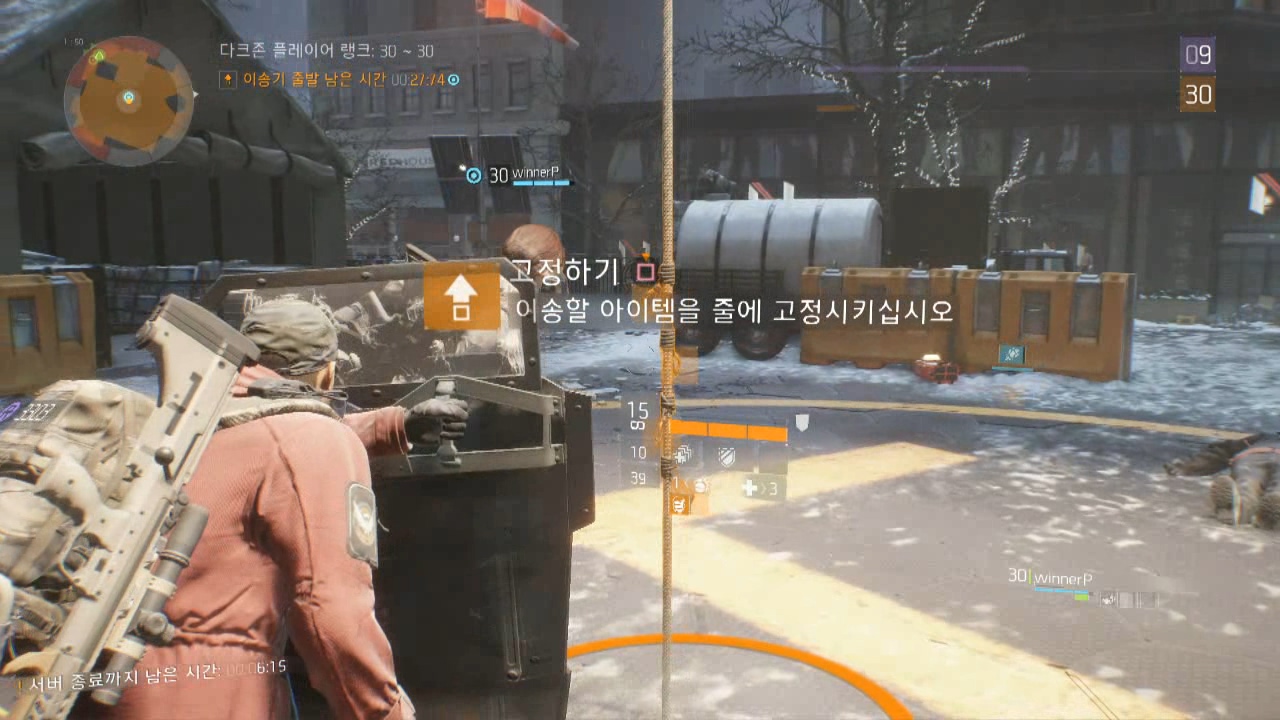
Task: Select the medkit icon in the skill bar
Action: tap(685, 455)
